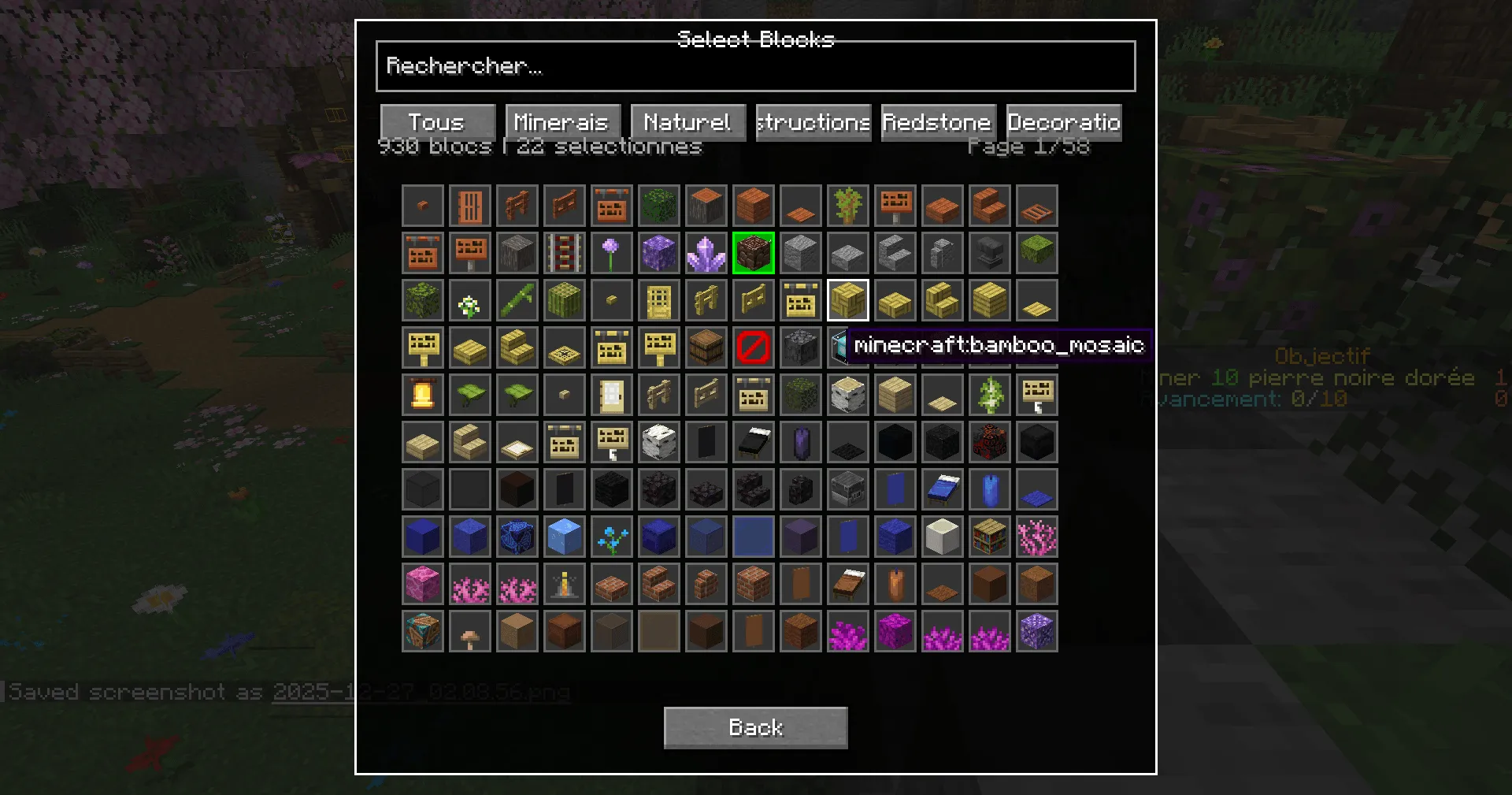Screen dimensions: 1512x795
Task: Select the Barrier block icon
Action: [x=754, y=347]
